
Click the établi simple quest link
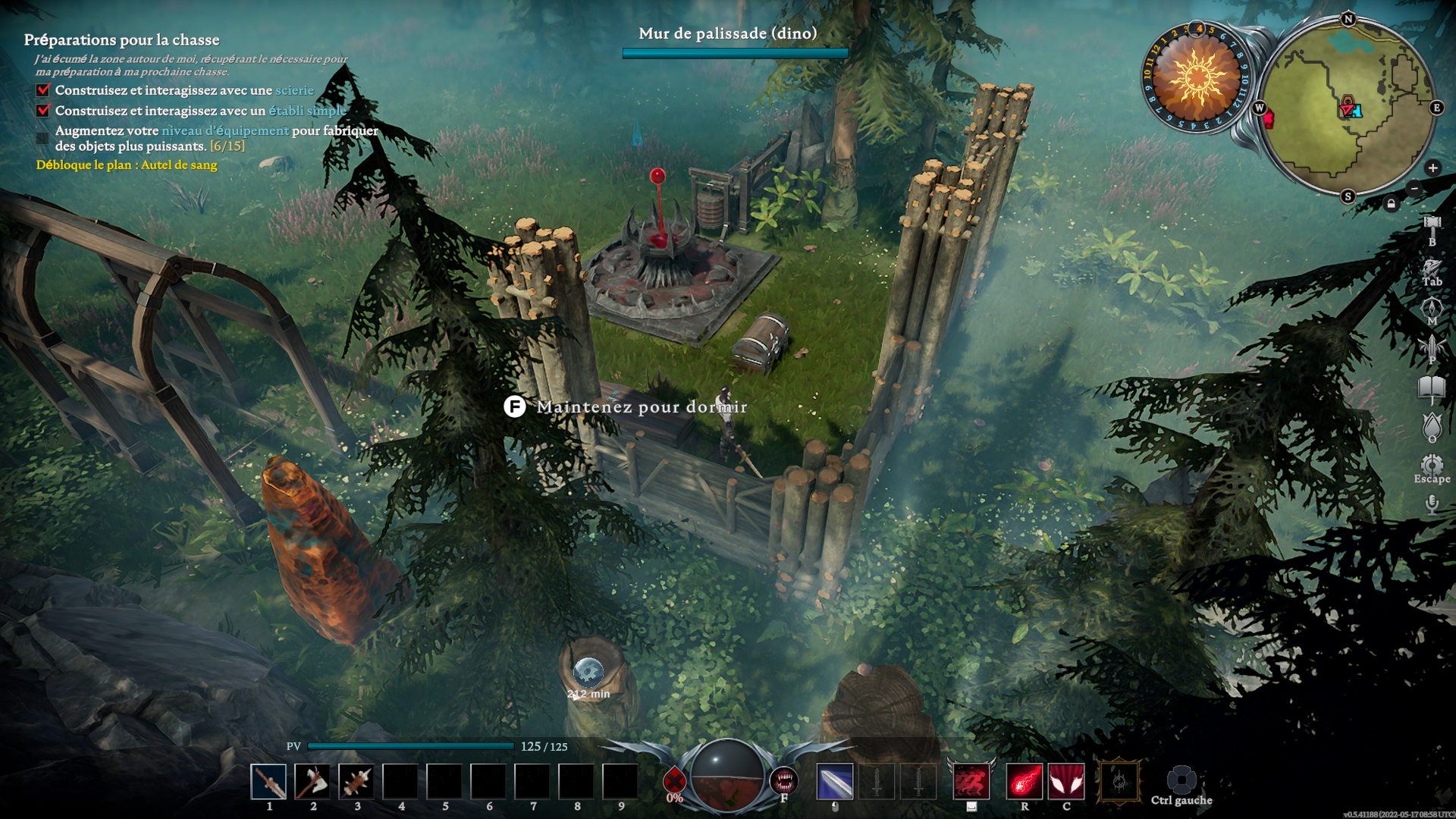(306, 110)
